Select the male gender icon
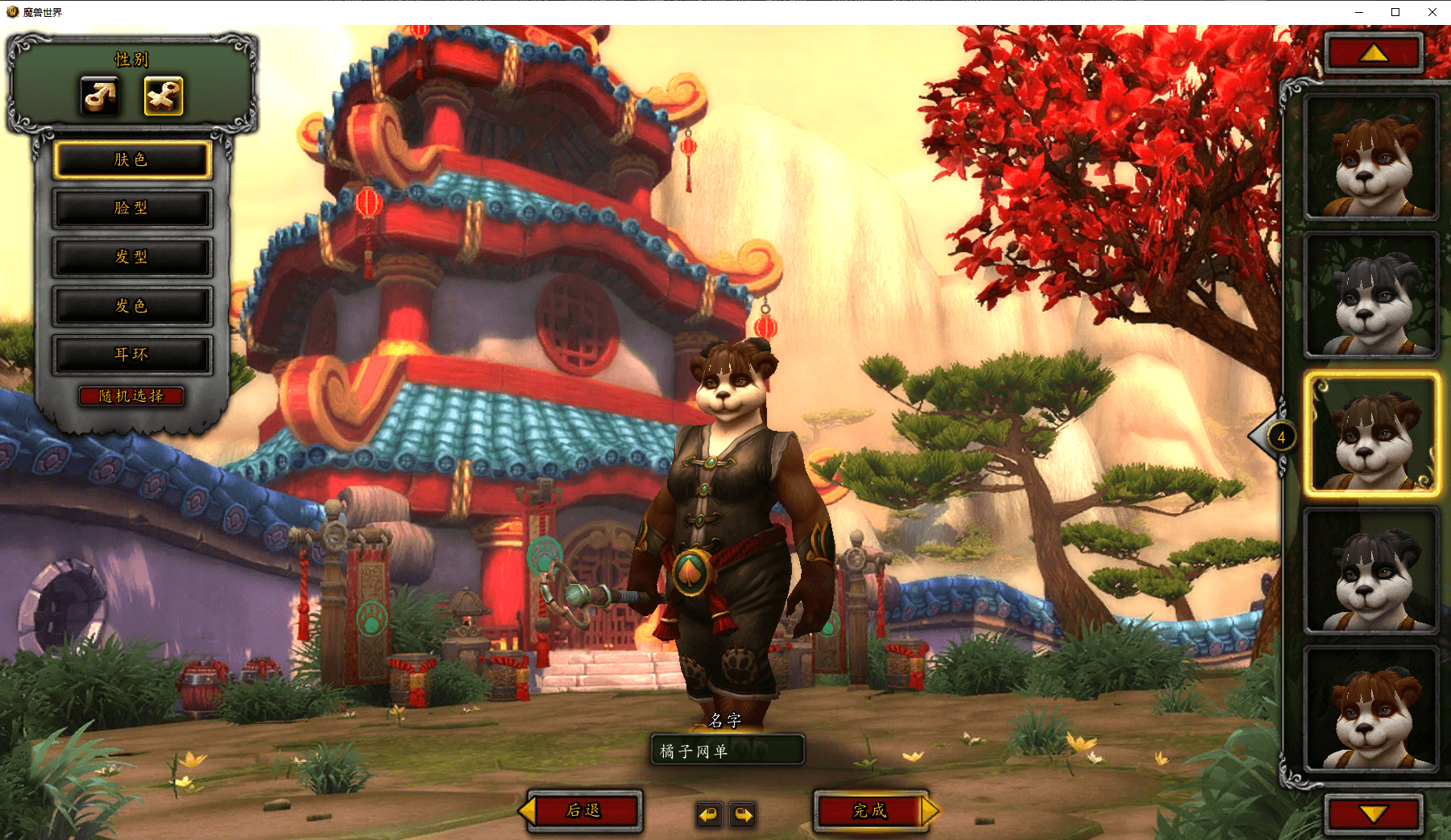Screen dimensions: 1451x840 (x=101, y=96)
